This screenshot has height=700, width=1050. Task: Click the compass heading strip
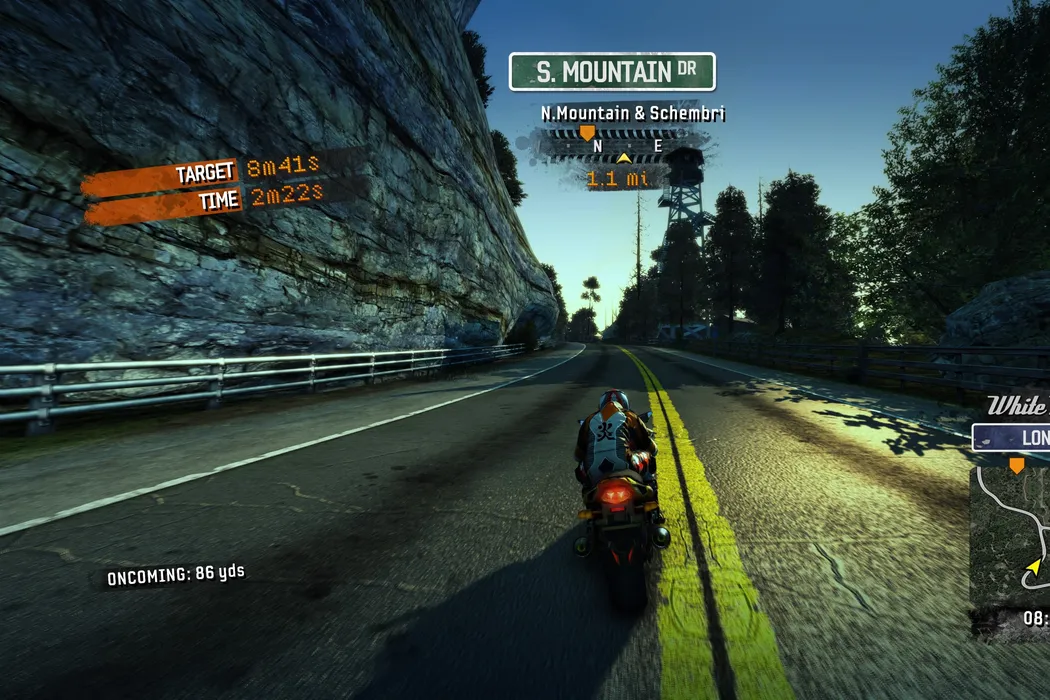coord(624,146)
